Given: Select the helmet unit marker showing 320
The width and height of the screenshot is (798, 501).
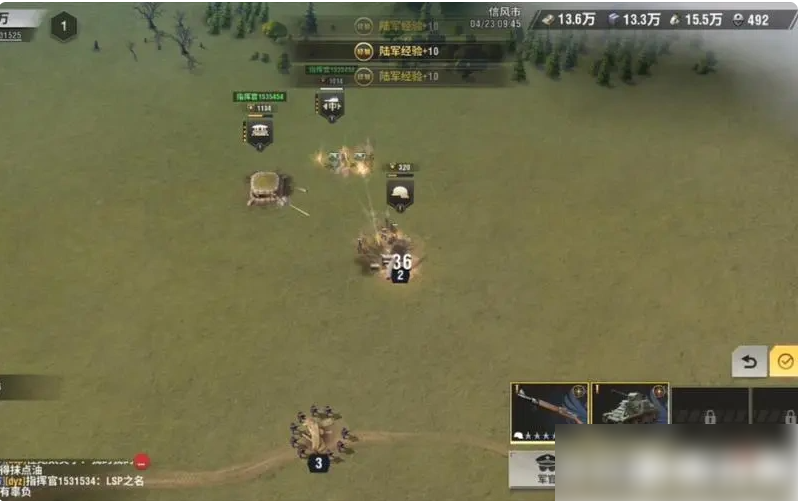Looking at the screenshot, I should [x=400, y=191].
